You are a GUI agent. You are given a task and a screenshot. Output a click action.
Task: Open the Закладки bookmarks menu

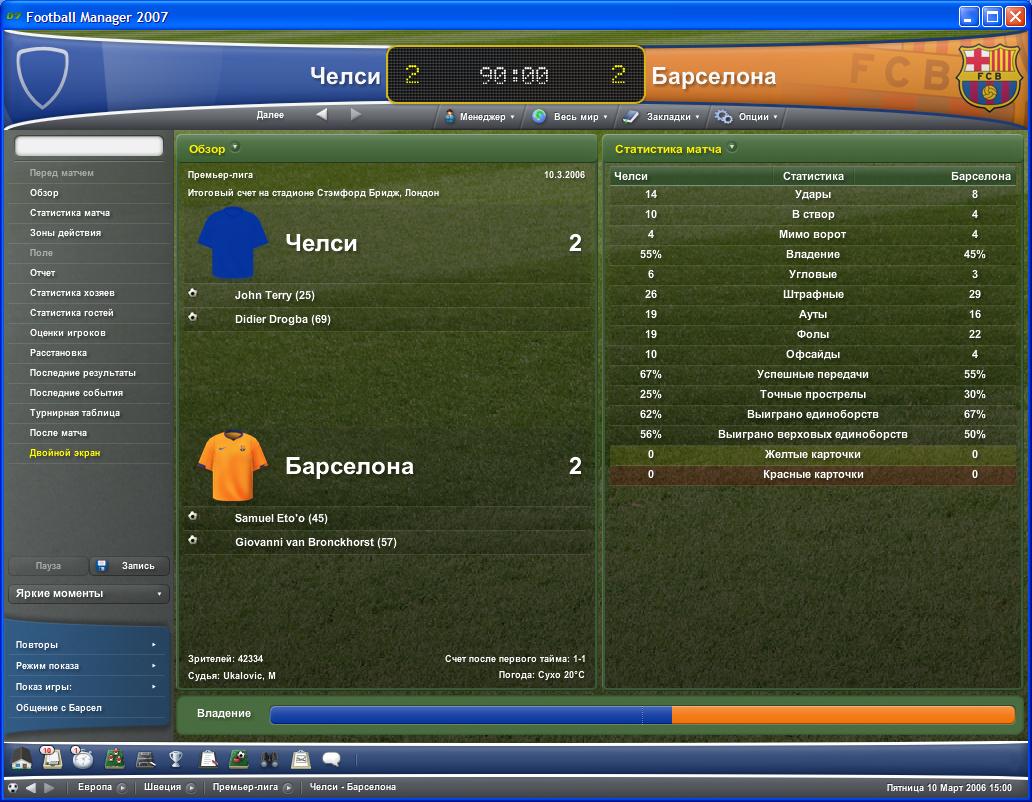[x=662, y=117]
